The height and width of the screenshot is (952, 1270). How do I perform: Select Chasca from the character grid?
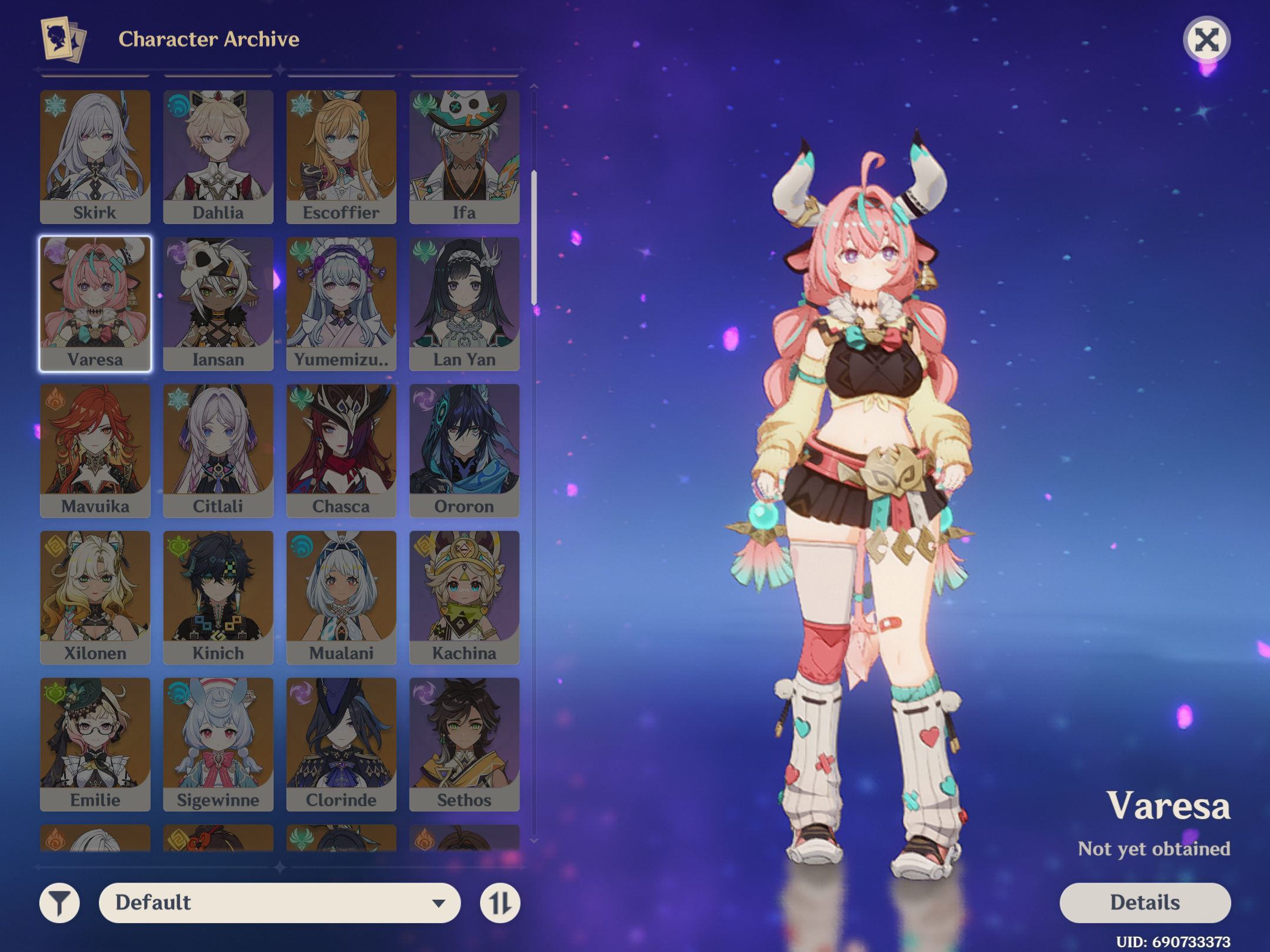click(341, 450)
